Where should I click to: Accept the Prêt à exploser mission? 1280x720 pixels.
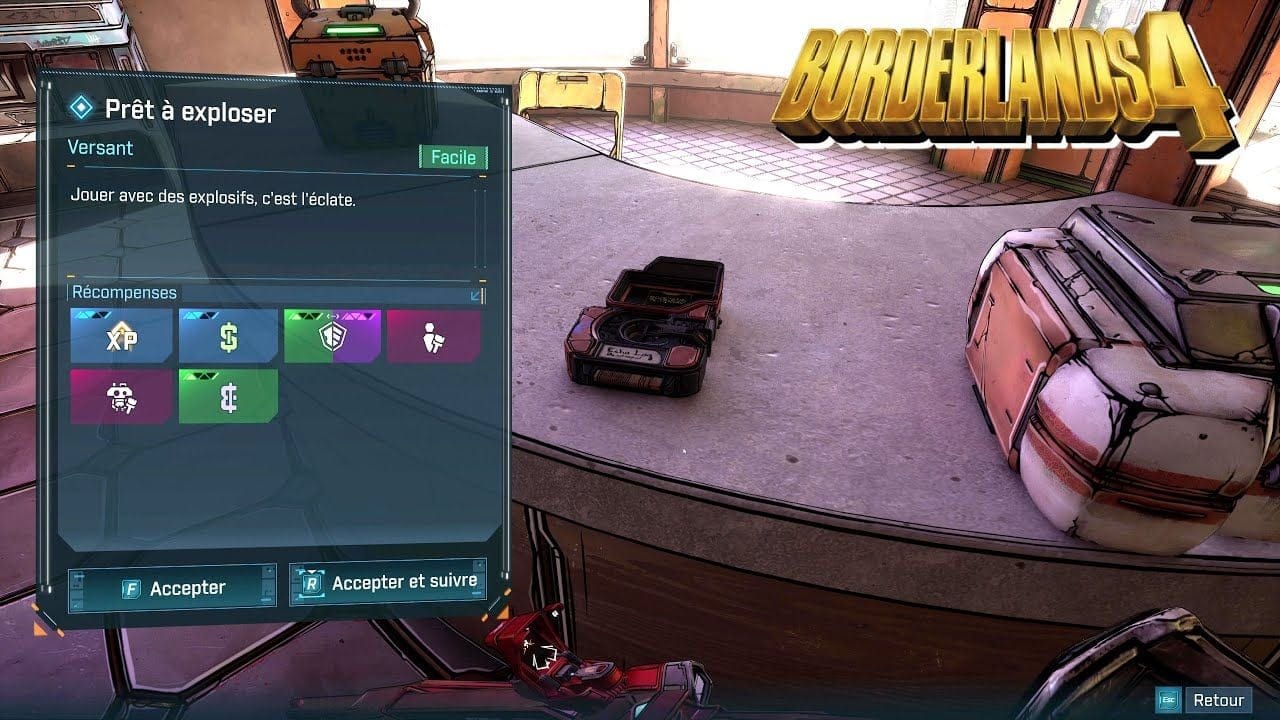(172, 588)
